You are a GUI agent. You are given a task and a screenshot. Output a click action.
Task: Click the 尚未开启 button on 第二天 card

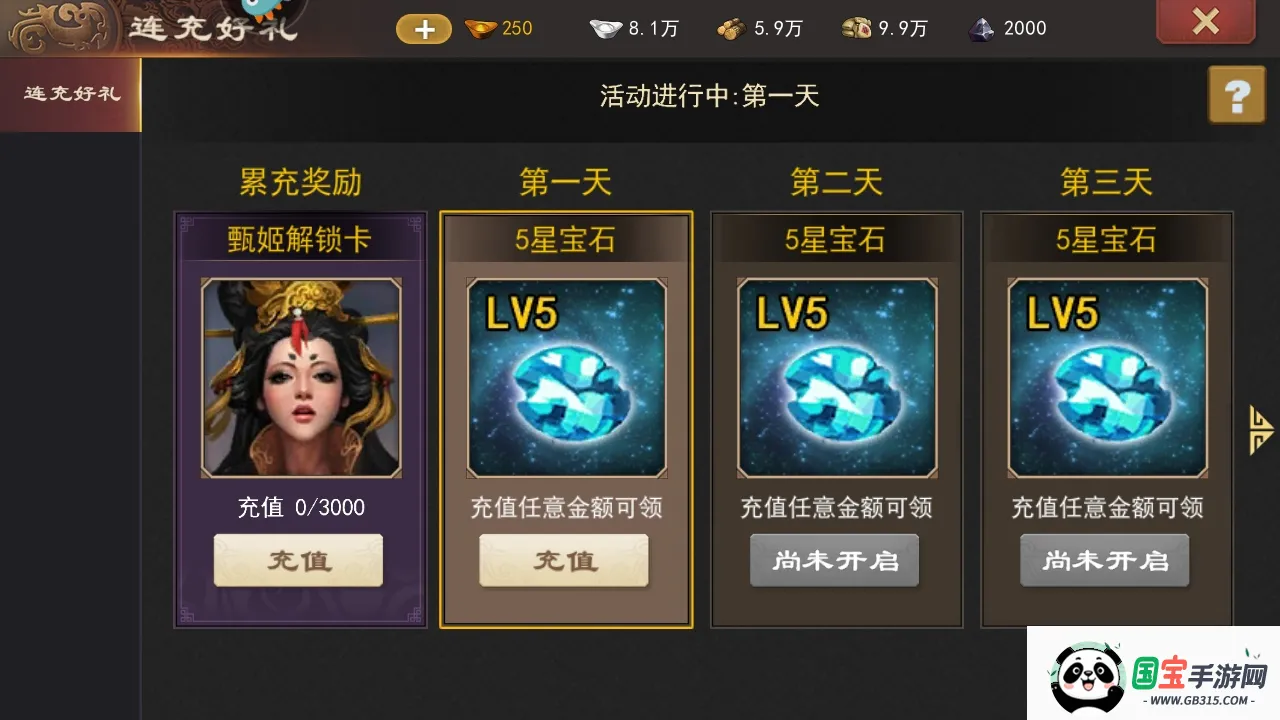[x=834, y=560]
